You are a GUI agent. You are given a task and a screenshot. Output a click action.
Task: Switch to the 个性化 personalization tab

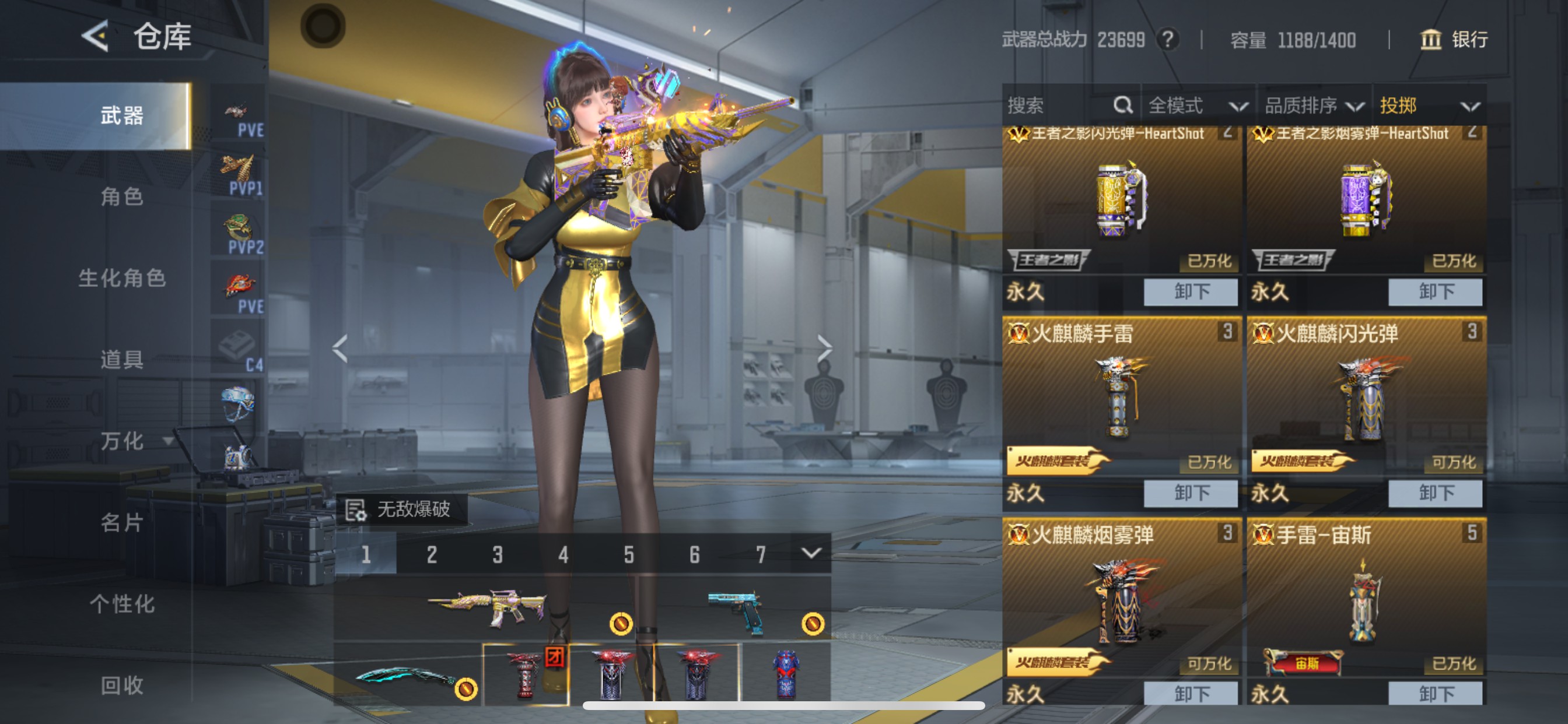122,604
